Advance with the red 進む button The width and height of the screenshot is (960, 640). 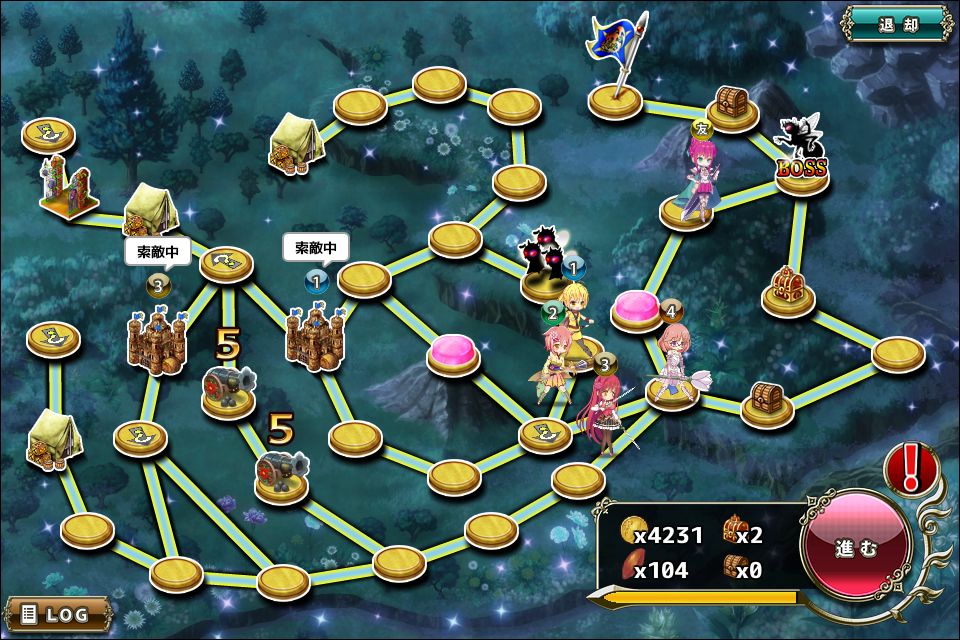tap(856, 548)
